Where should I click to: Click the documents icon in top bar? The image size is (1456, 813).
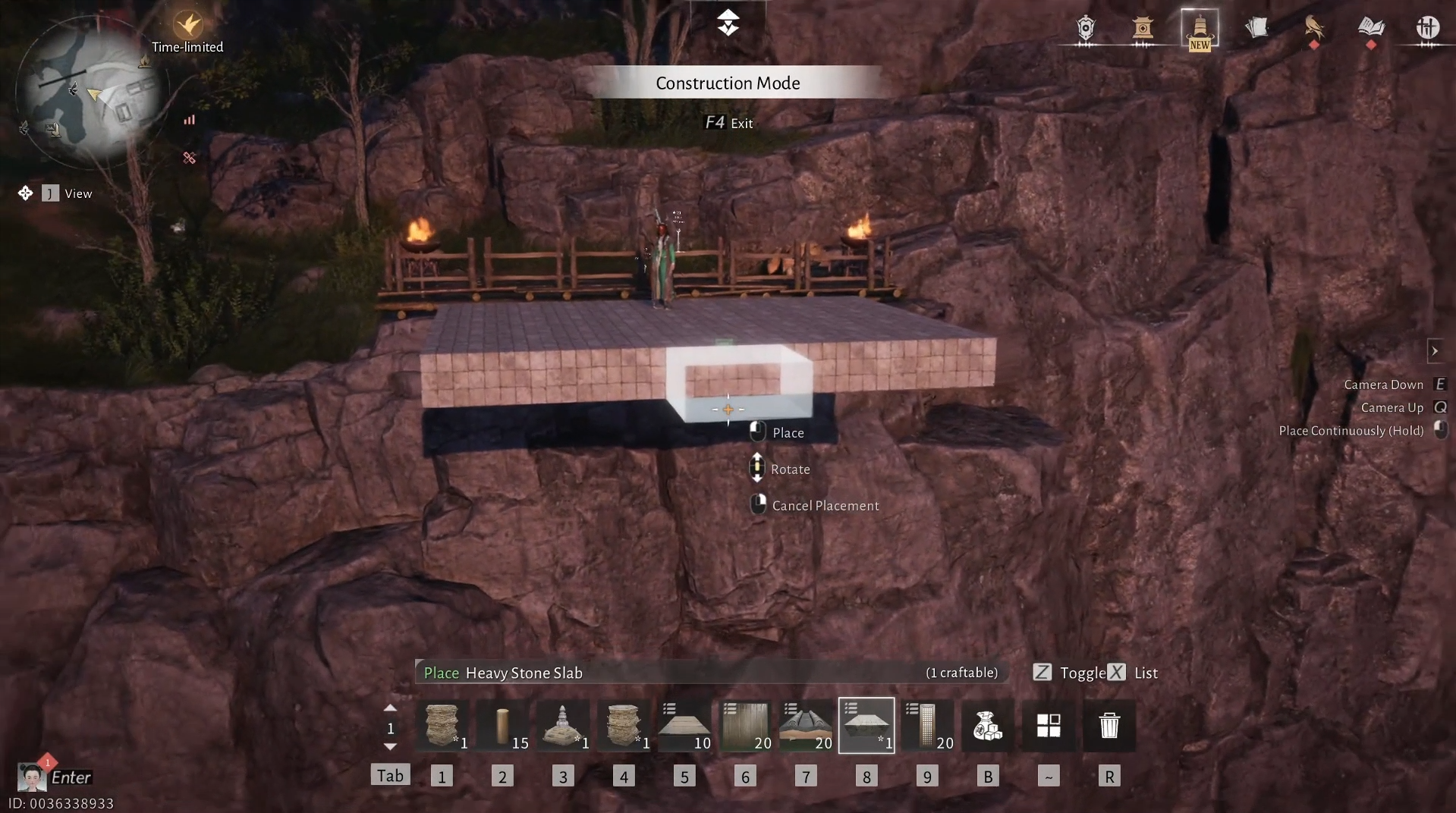pyautogui.click(x=1258, y=27)
